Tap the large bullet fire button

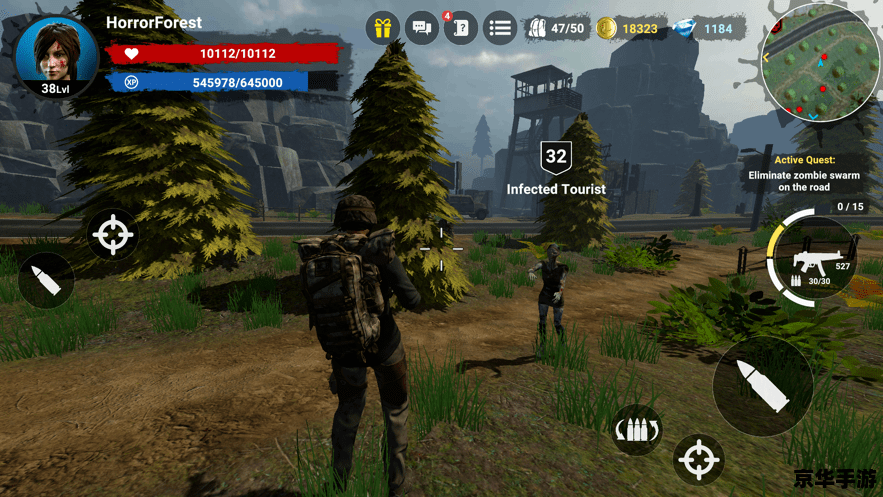tap(763, 385)
